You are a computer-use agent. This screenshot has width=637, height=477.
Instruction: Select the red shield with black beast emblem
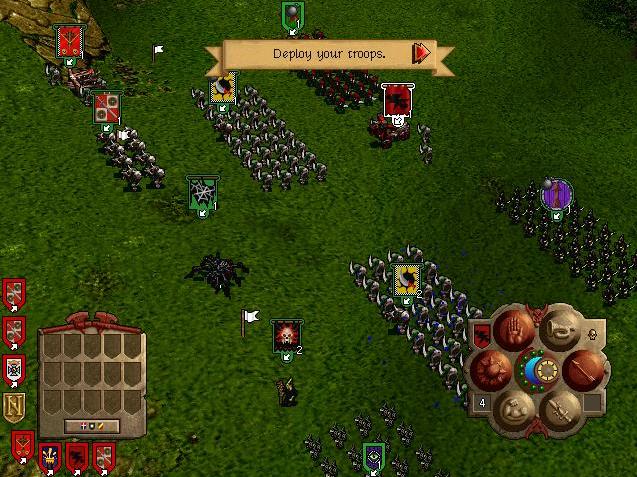[x=75, y=458]
